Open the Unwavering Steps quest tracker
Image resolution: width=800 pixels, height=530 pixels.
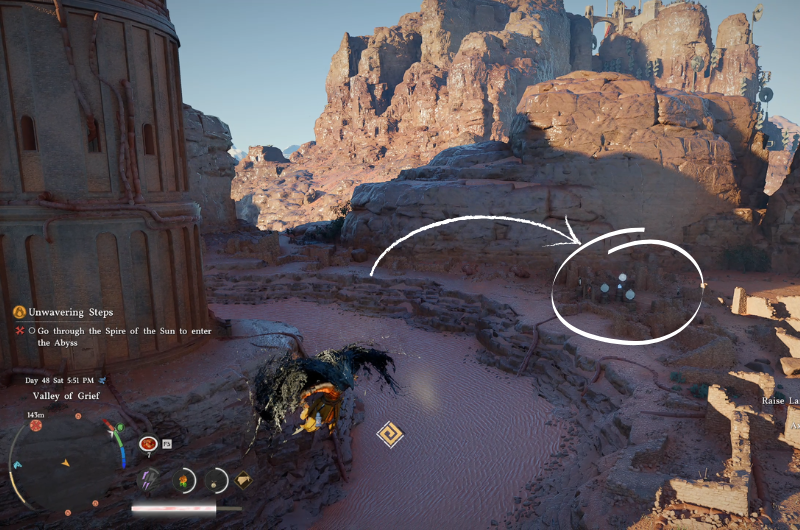click(70, 312)
